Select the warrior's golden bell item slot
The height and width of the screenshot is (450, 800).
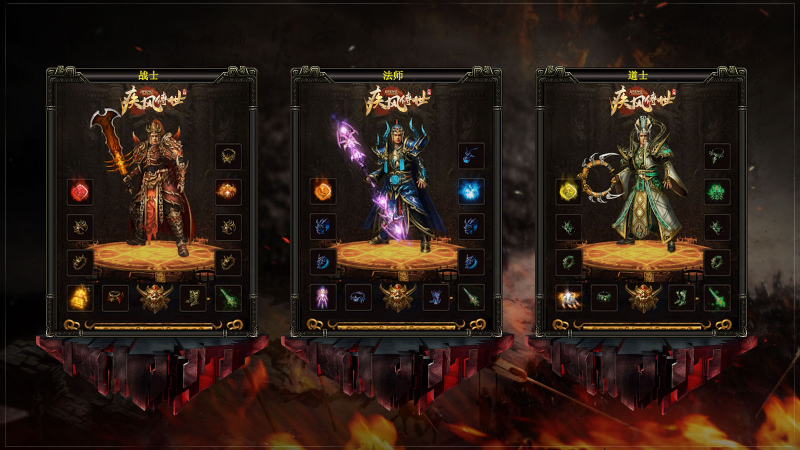(x=80, y=297)
